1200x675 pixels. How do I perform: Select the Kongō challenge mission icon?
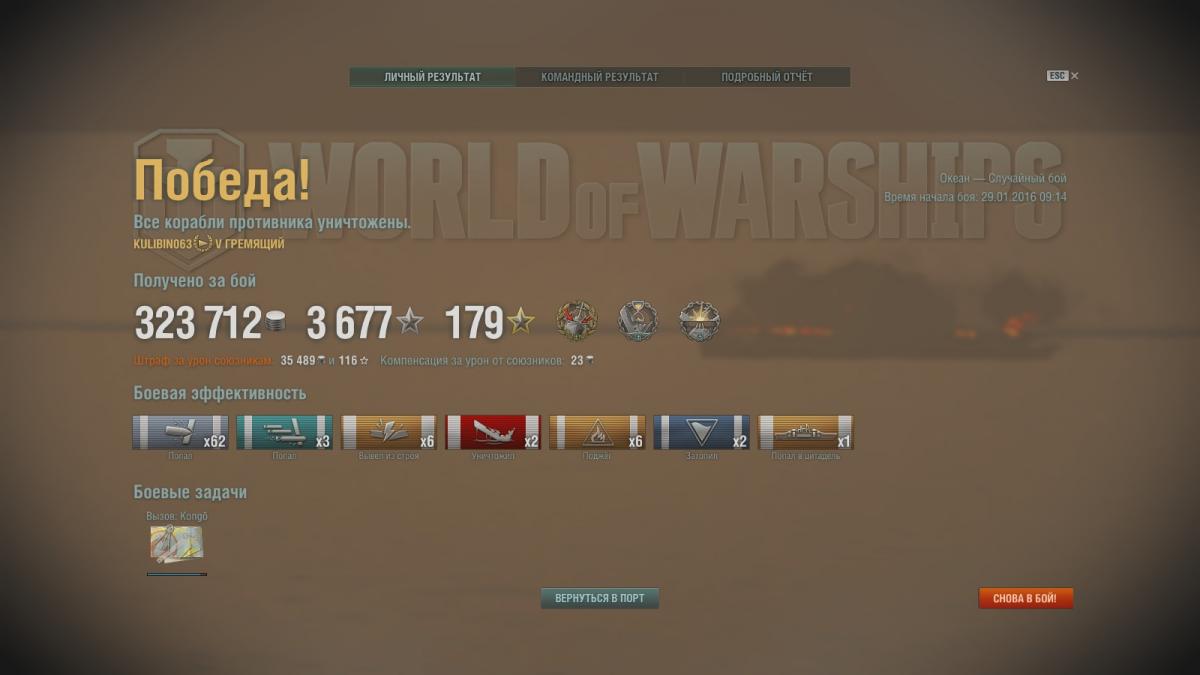pos(176,543)
